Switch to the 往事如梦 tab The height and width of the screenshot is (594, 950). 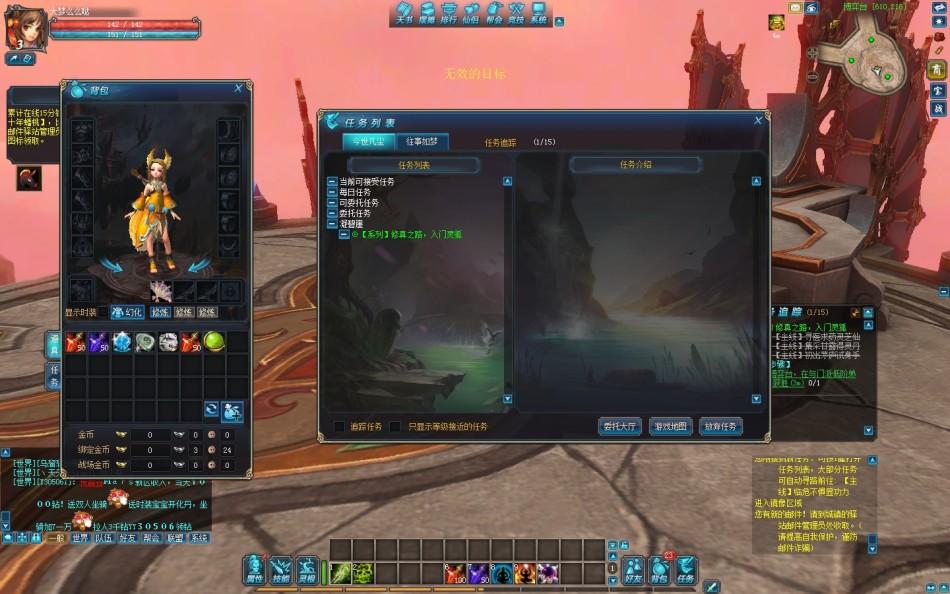click(x=427, y=142)
